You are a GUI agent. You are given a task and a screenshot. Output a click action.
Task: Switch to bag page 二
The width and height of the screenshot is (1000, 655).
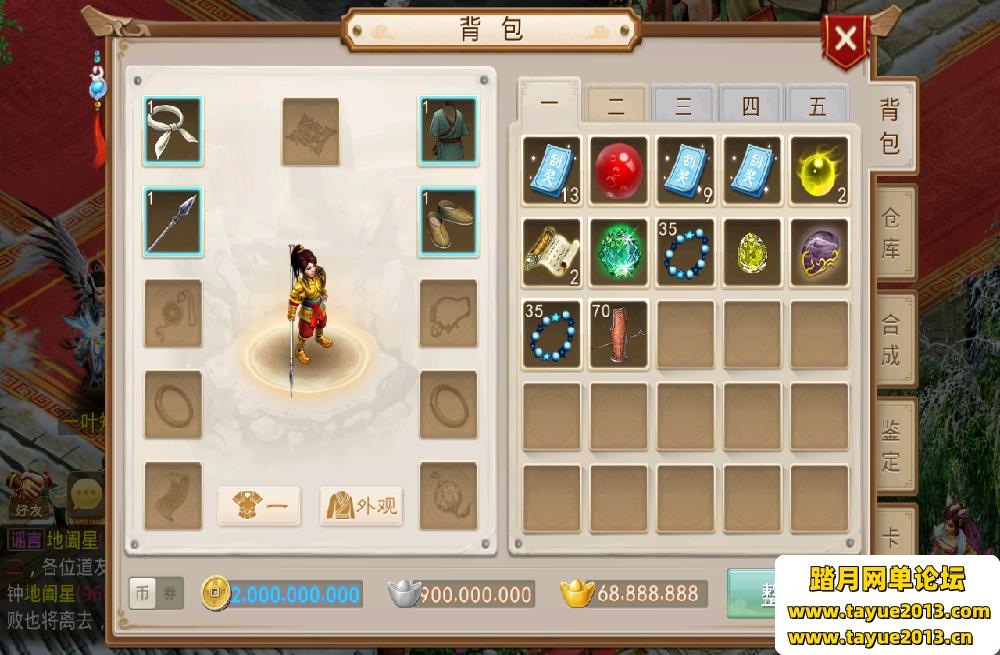[616, 104]
